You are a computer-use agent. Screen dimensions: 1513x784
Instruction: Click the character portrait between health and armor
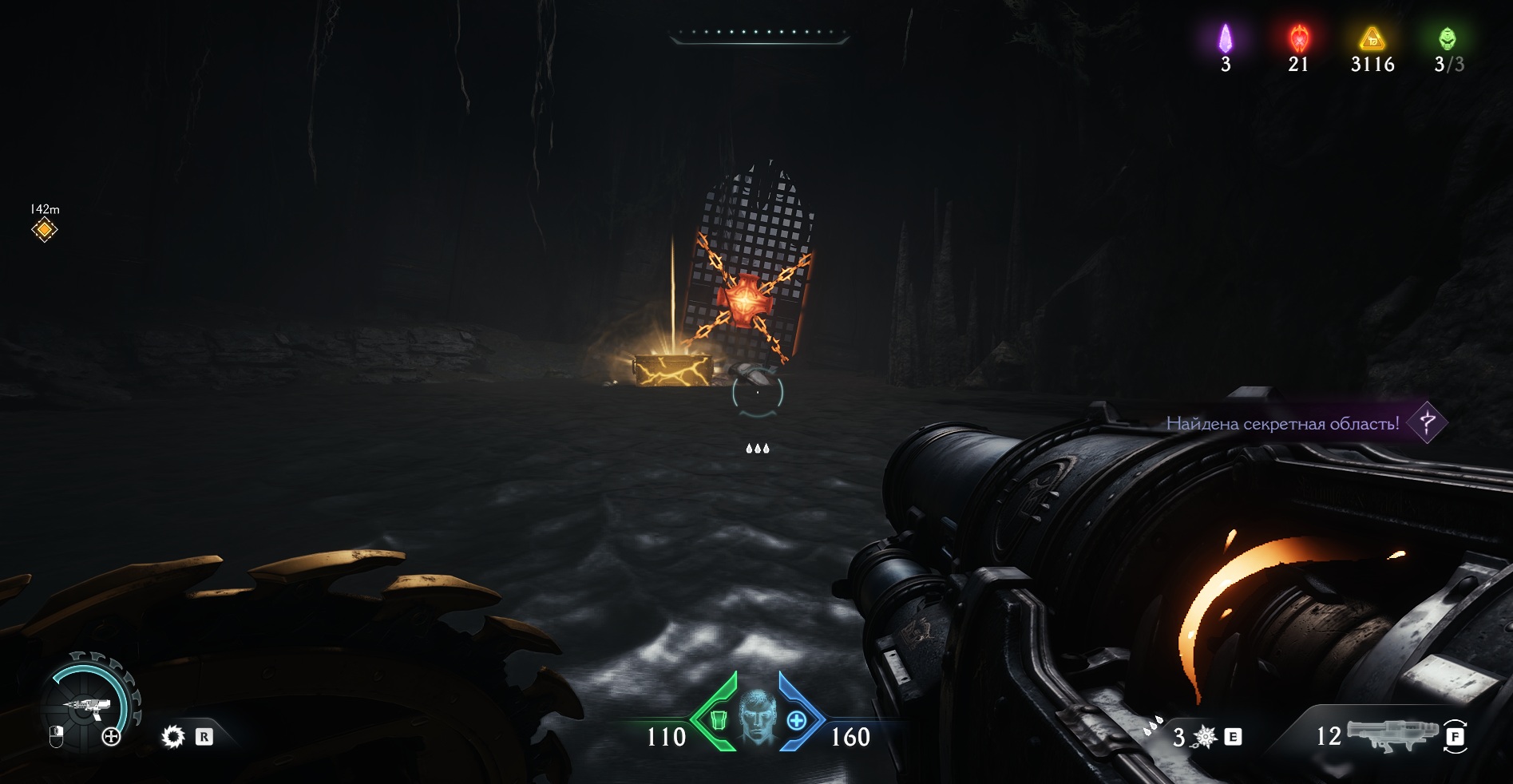(757, 718)
